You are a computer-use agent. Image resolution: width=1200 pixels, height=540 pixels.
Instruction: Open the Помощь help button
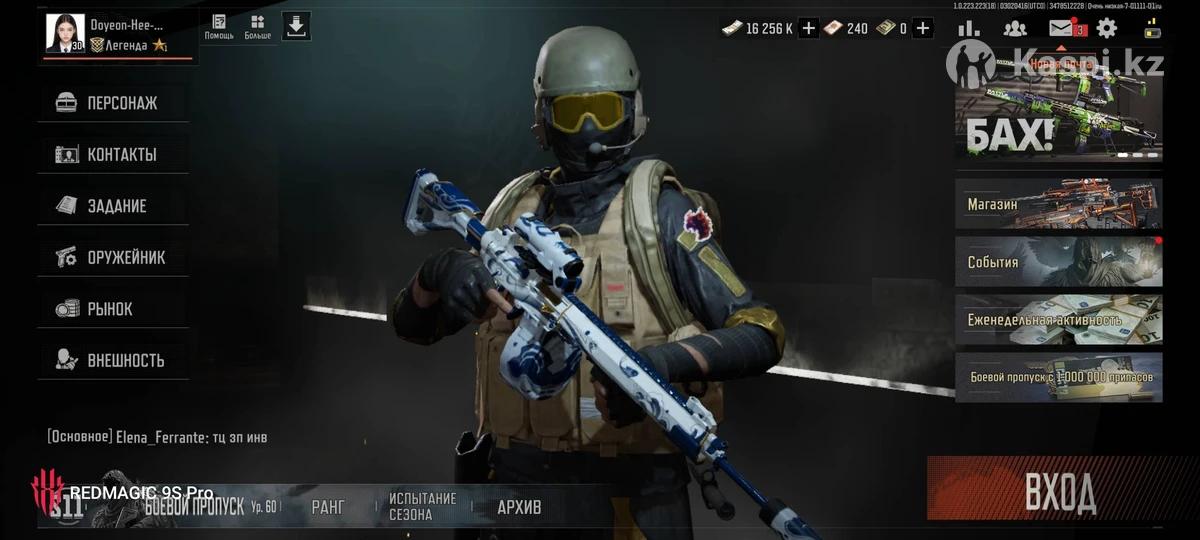pos(219,27)
